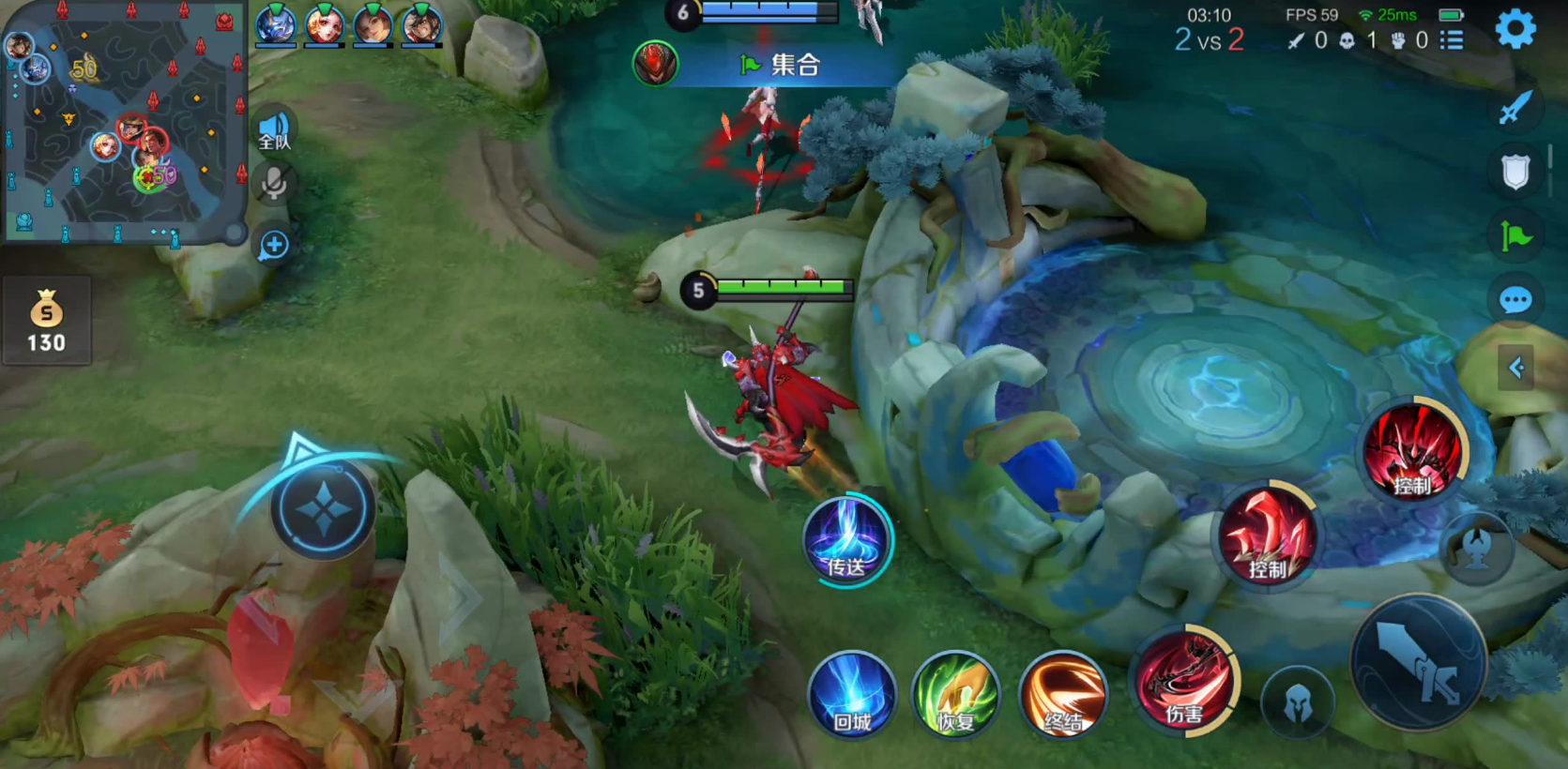Click the blue plus button beside the minimap
The height and width of the screenshot is (769, 1568).
tap(274, 246)
